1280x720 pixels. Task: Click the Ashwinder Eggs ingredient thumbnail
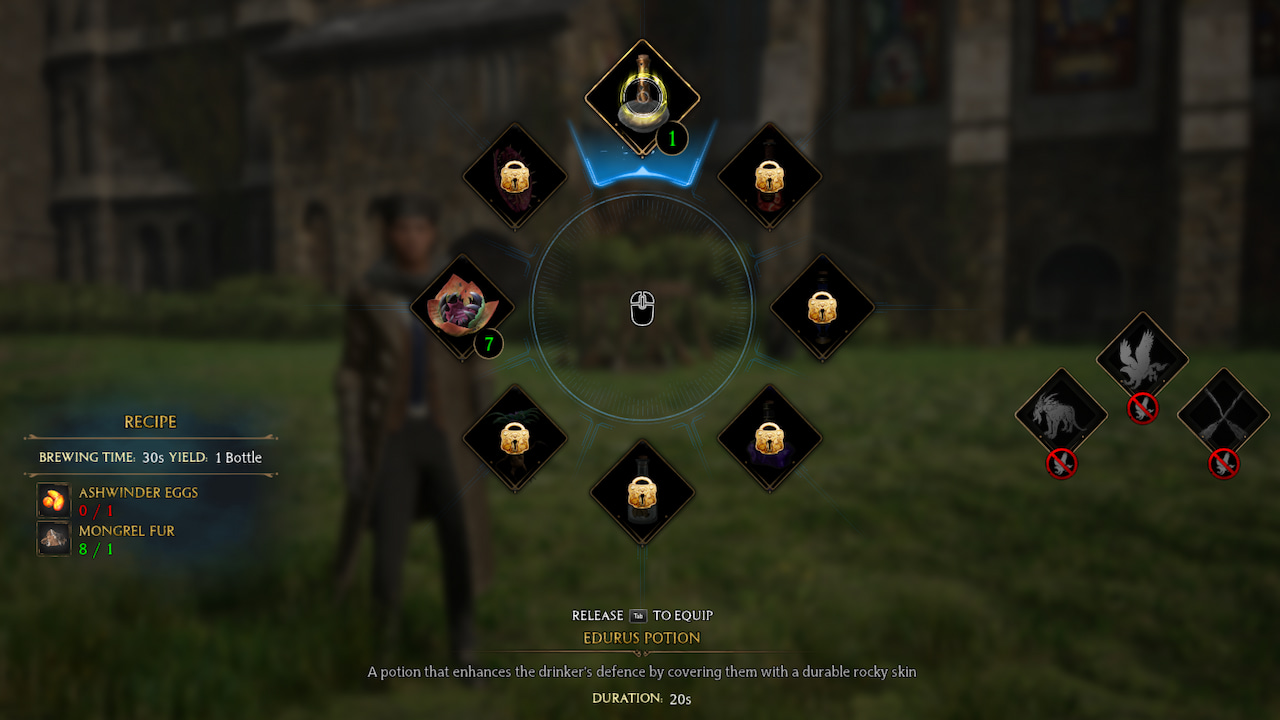(x=52, y=500)
